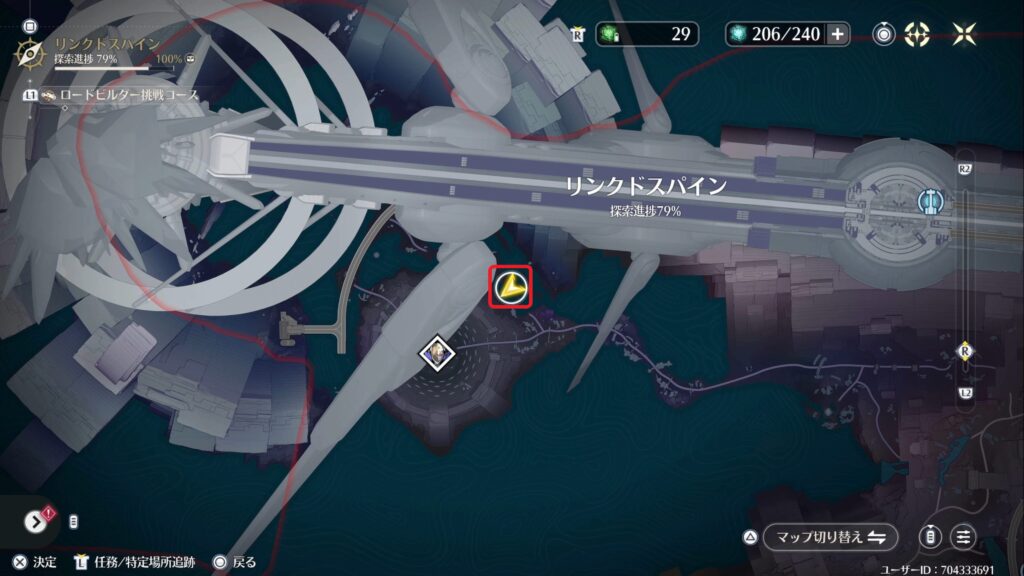The image size is (1024, 576).
Task: Open the リンクスパイン compass exploration icon
Action: [30, 52]
